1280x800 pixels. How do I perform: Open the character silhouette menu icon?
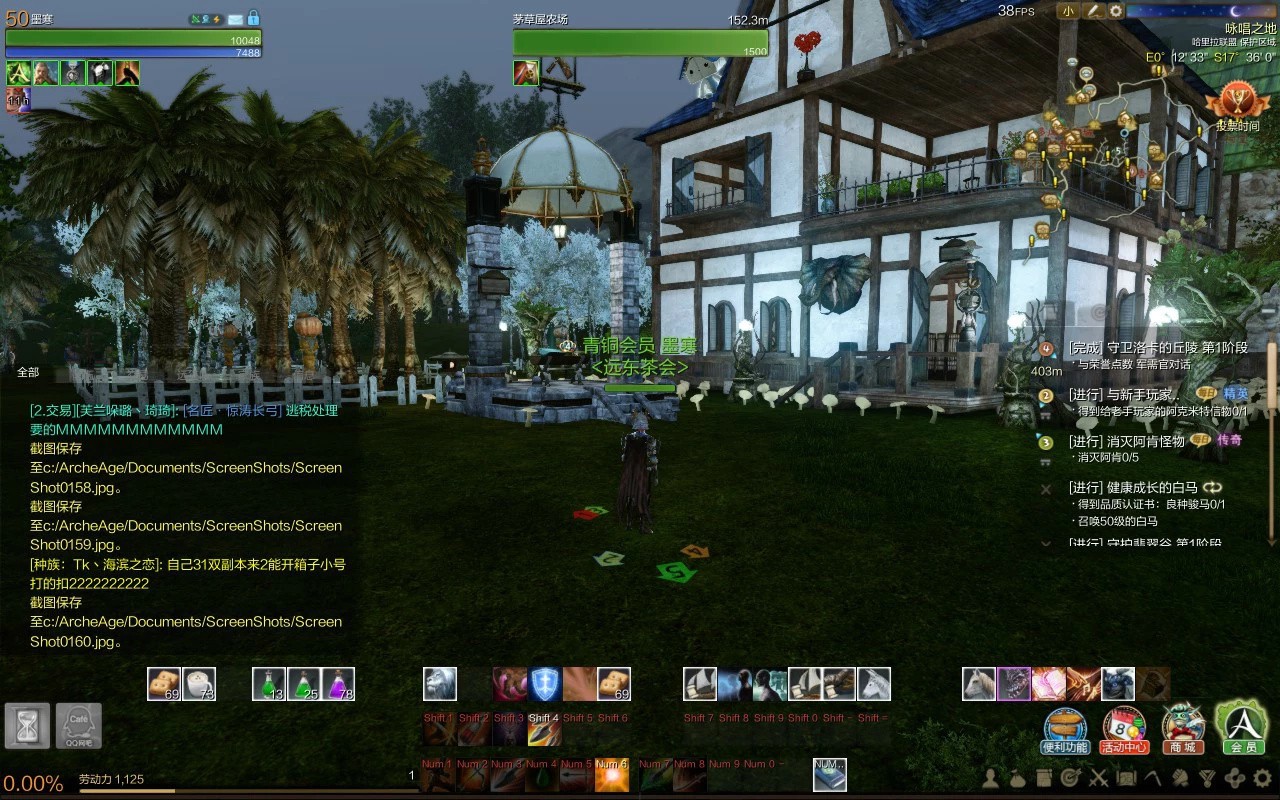(x=991, y=777)
